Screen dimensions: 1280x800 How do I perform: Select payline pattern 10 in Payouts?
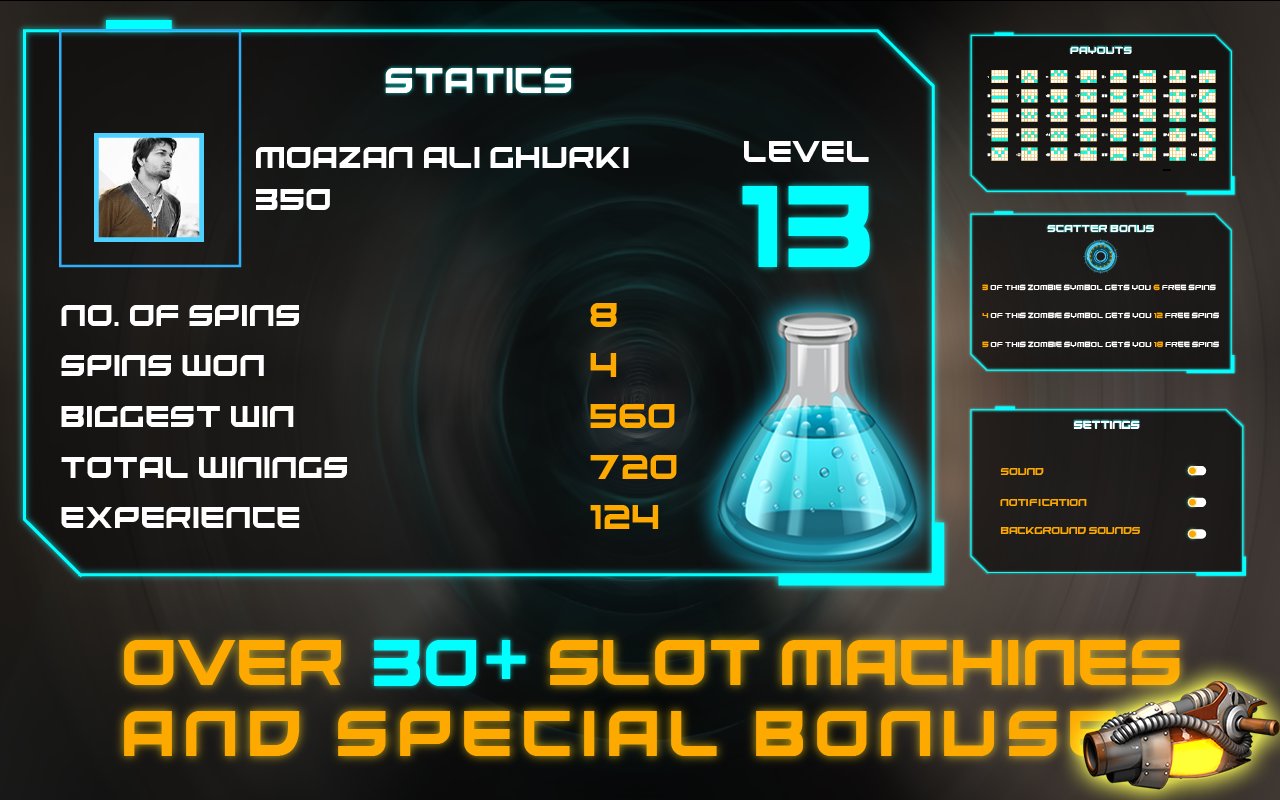tap(1029, 153)
